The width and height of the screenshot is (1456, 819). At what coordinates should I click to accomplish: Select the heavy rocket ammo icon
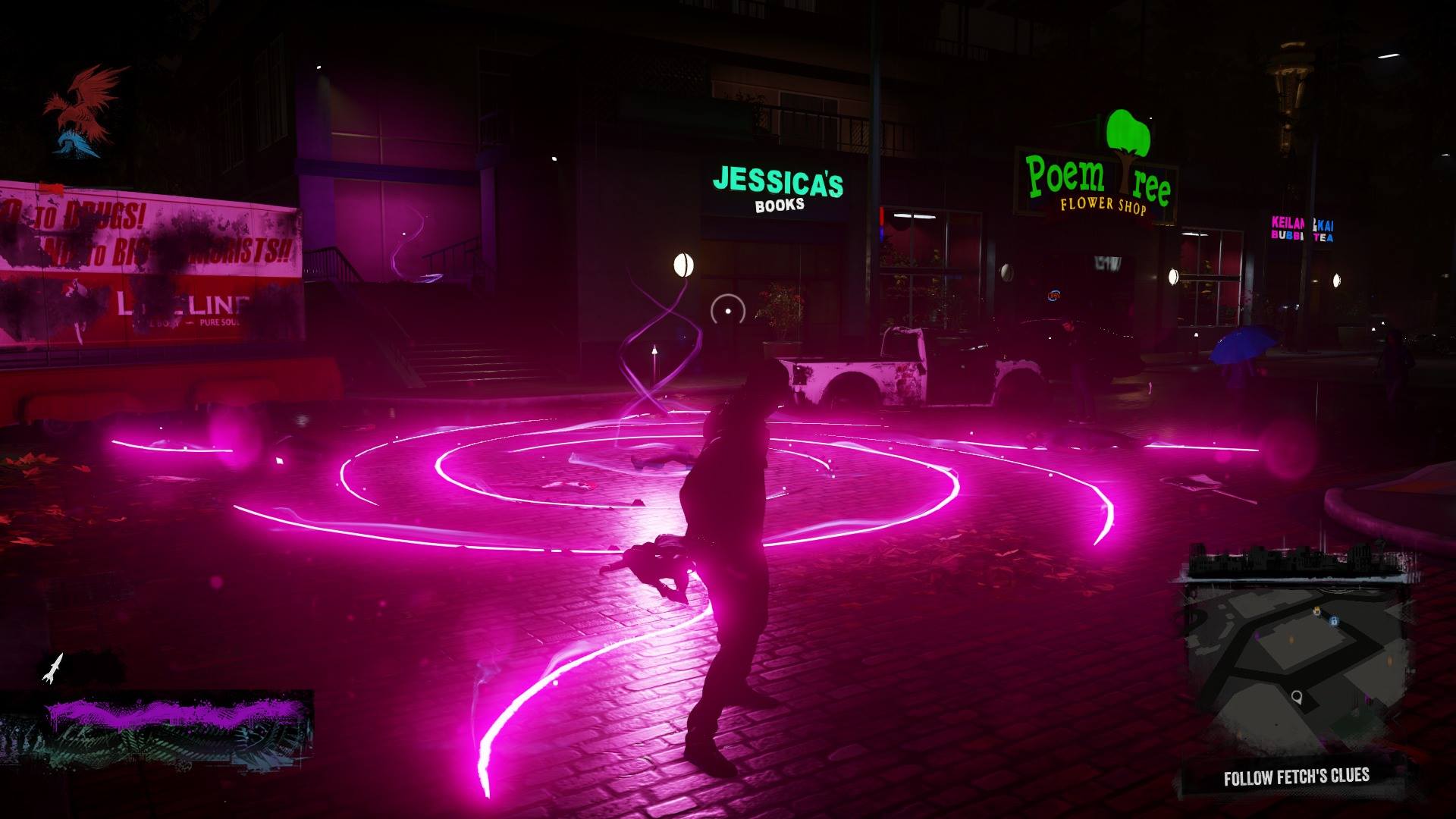click(52, 668)
